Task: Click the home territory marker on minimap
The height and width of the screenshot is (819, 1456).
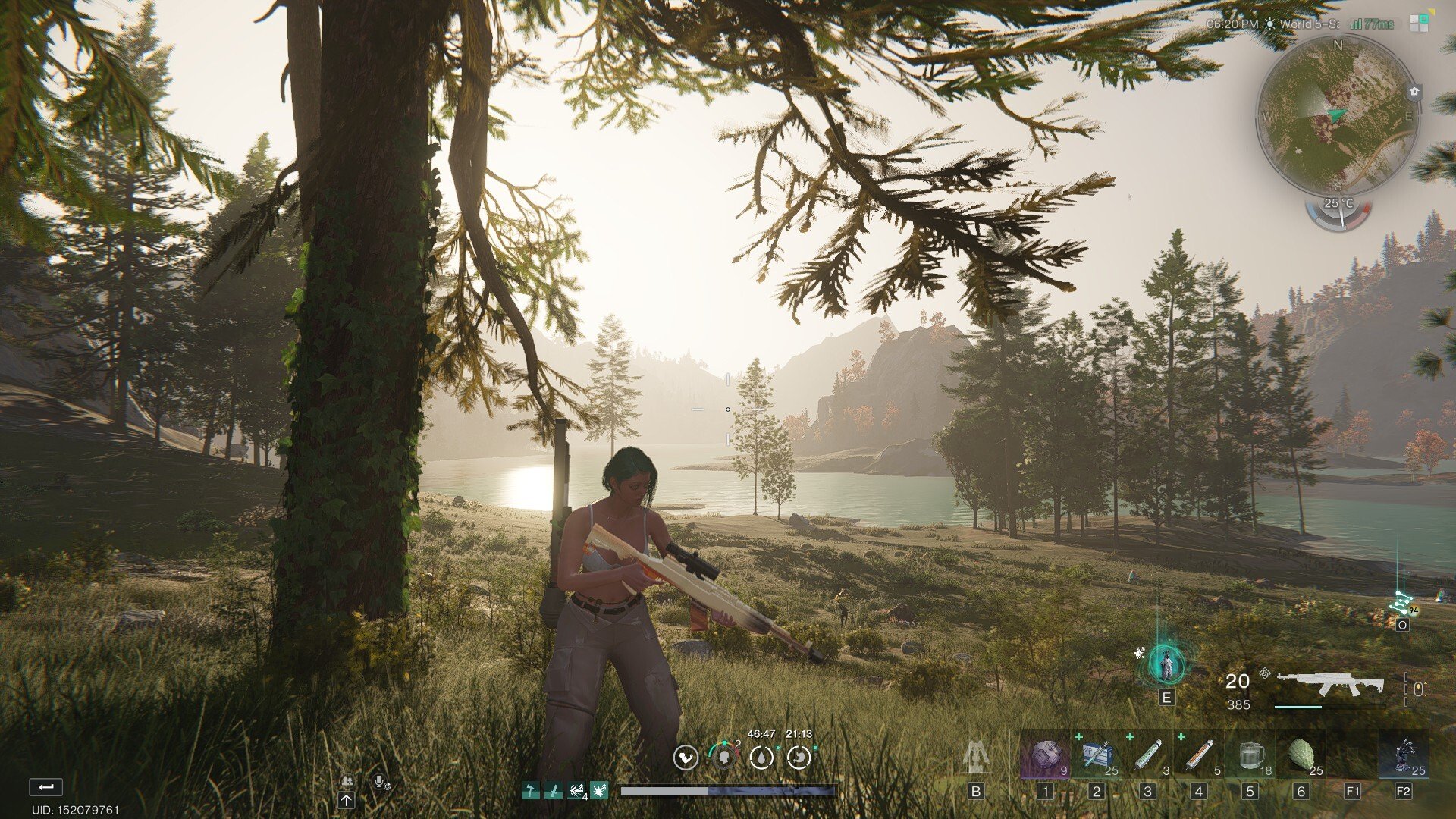Action: pos(1414,92)
